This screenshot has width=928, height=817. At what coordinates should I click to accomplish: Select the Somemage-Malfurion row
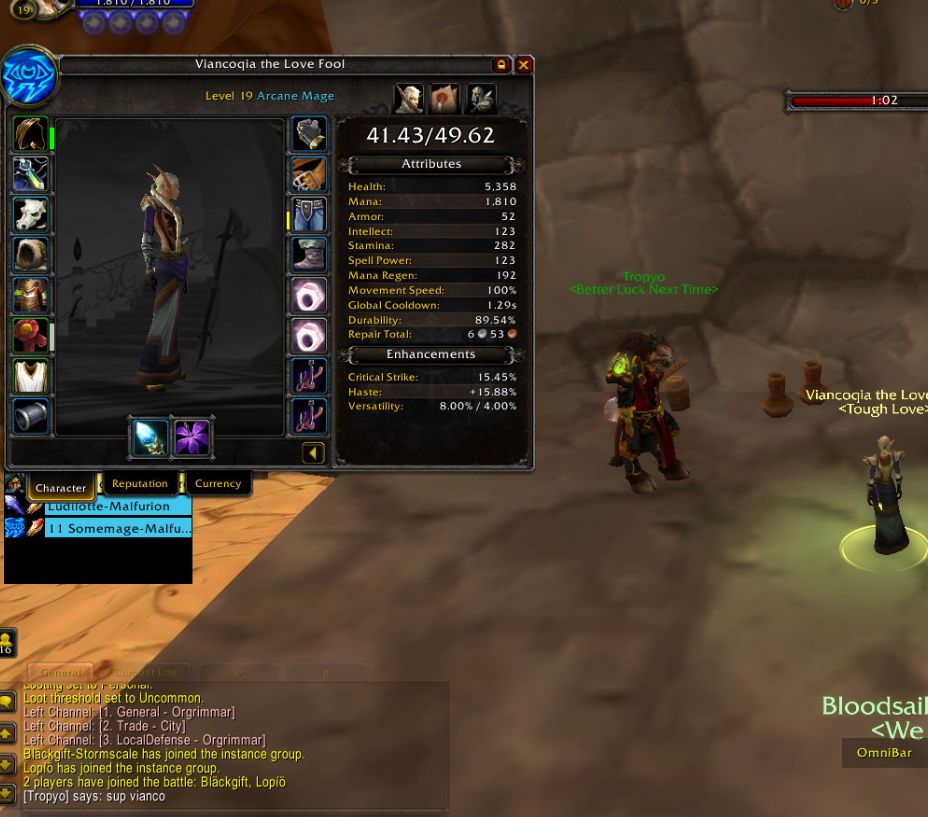(118, 528)
